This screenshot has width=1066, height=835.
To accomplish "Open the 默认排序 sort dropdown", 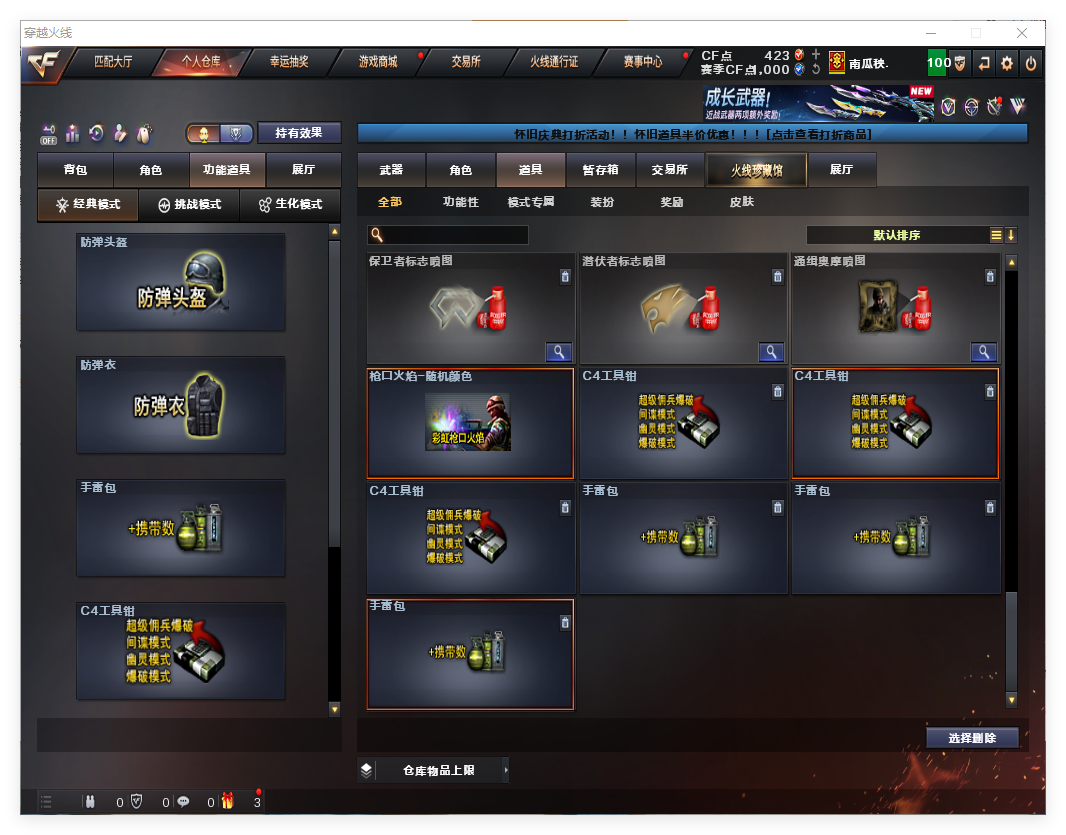I will pyautogui.click(x=897, y=235).
